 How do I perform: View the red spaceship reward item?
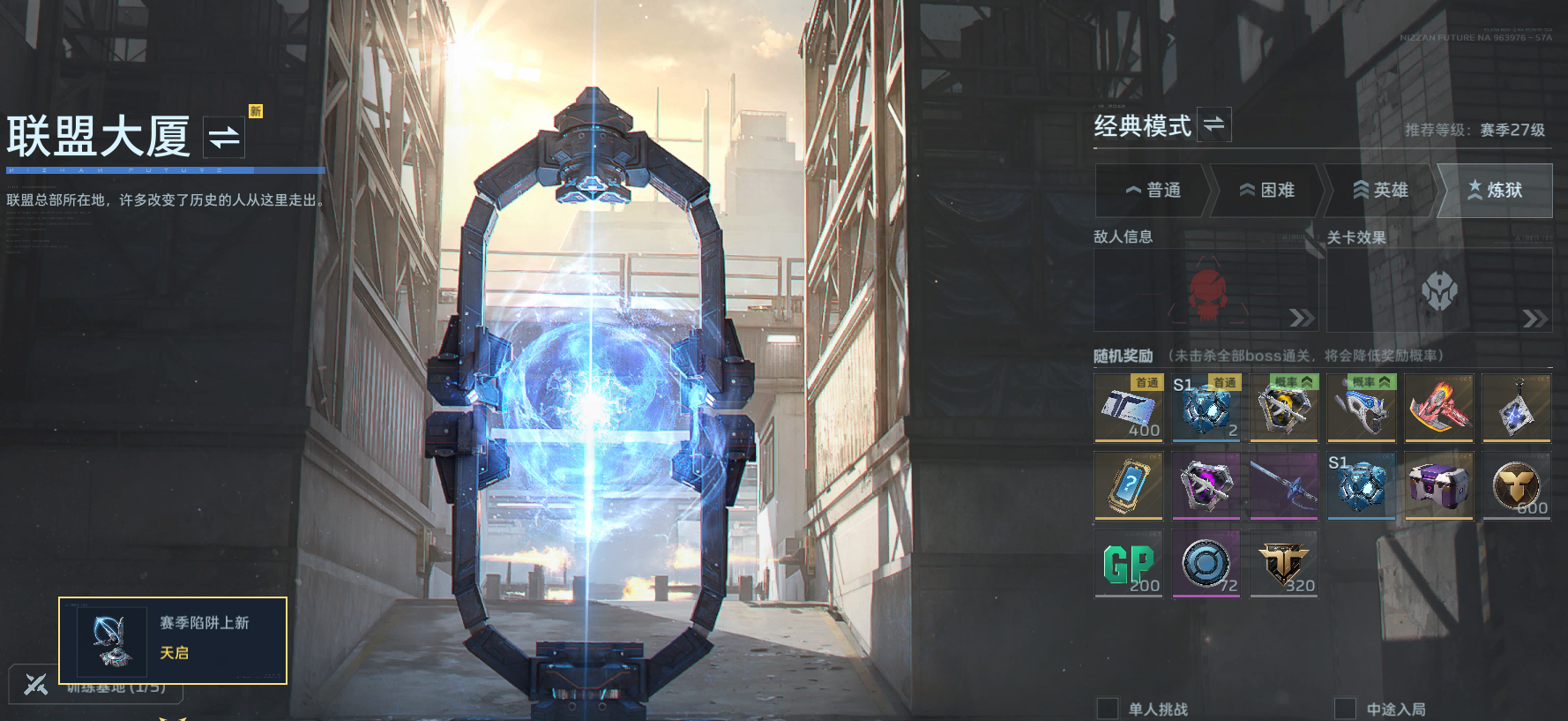point(1438,408)
